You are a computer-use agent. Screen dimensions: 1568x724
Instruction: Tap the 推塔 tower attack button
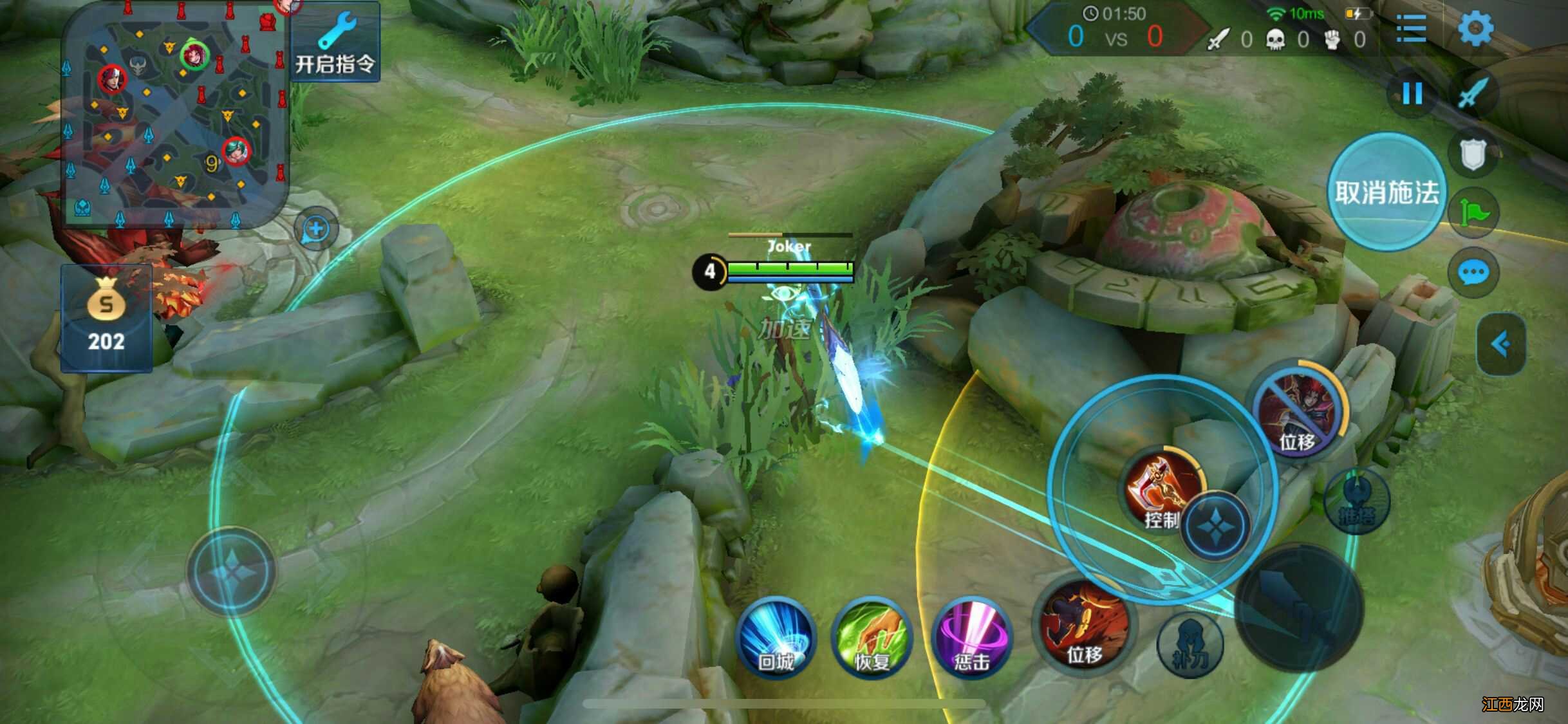pyautogui.click(x=1356, y=502)
